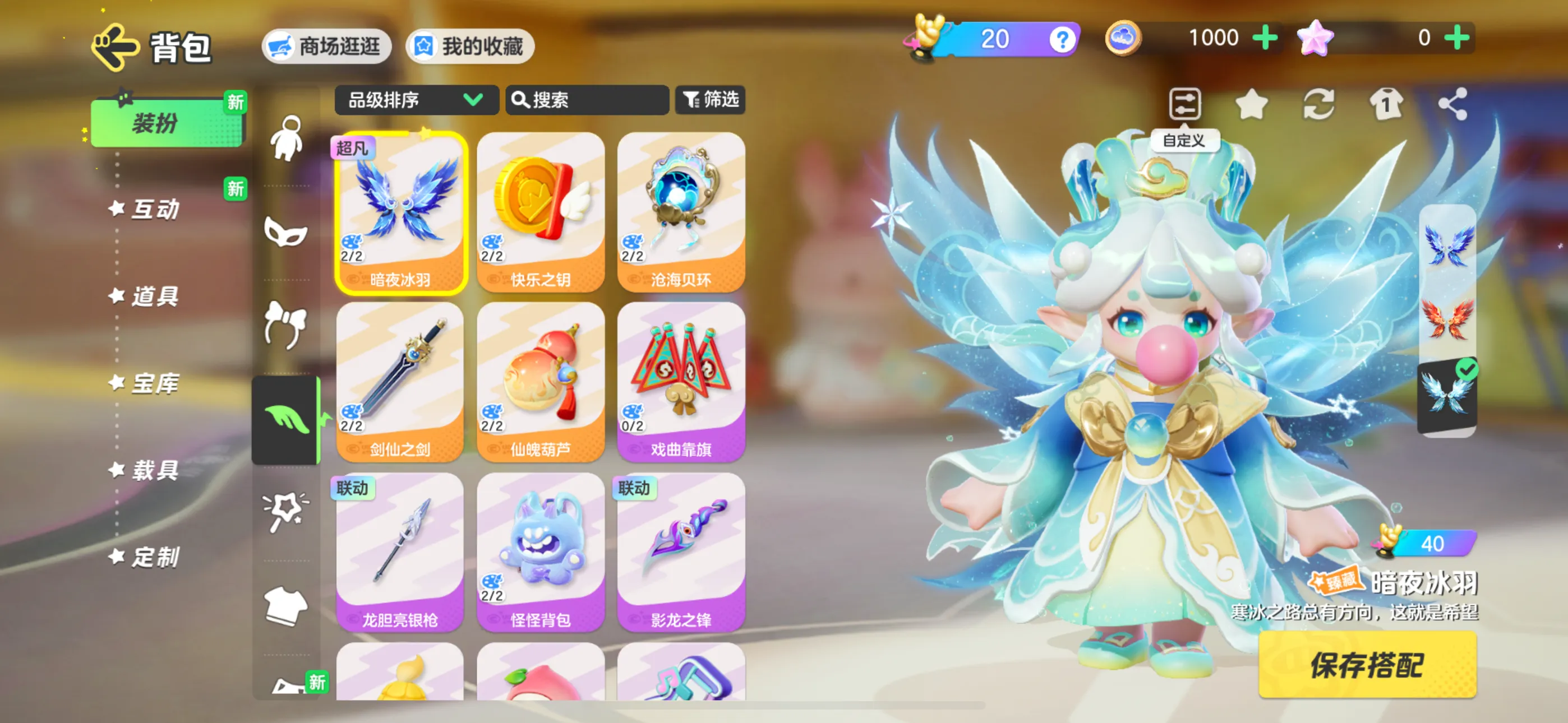This screenshot has width=1568, height=723.
Task: Switch to the 互动 category tab
Action: [155, 210]
